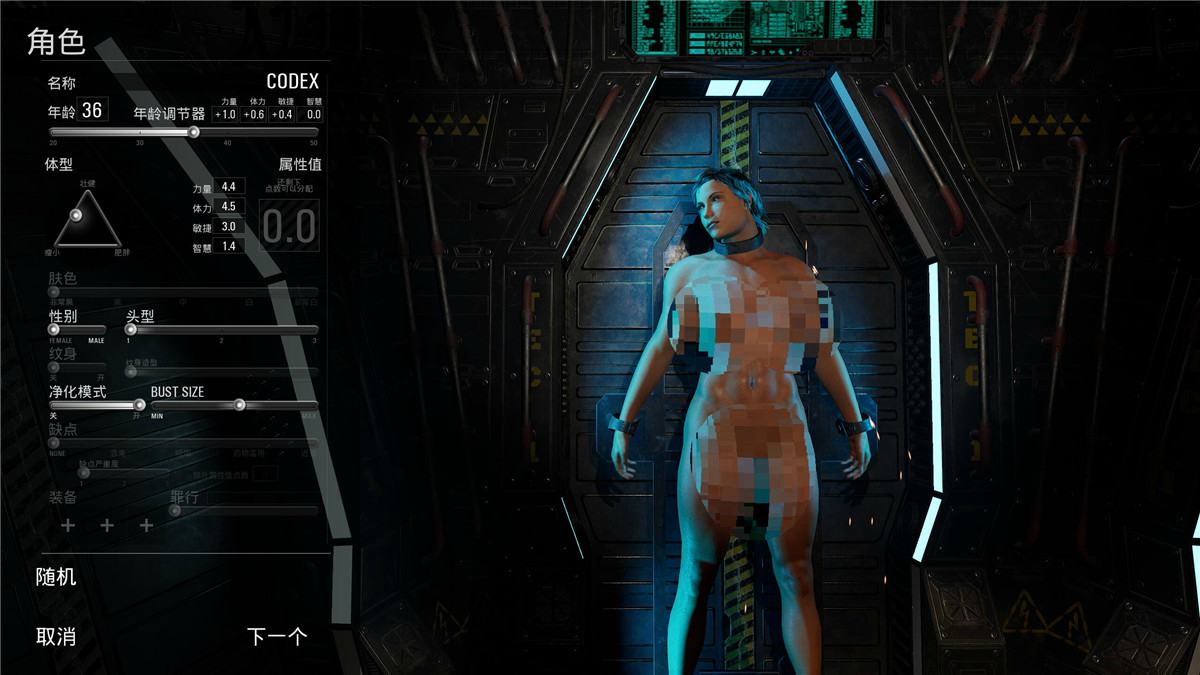Click the gender slider knob

[54, 329]
